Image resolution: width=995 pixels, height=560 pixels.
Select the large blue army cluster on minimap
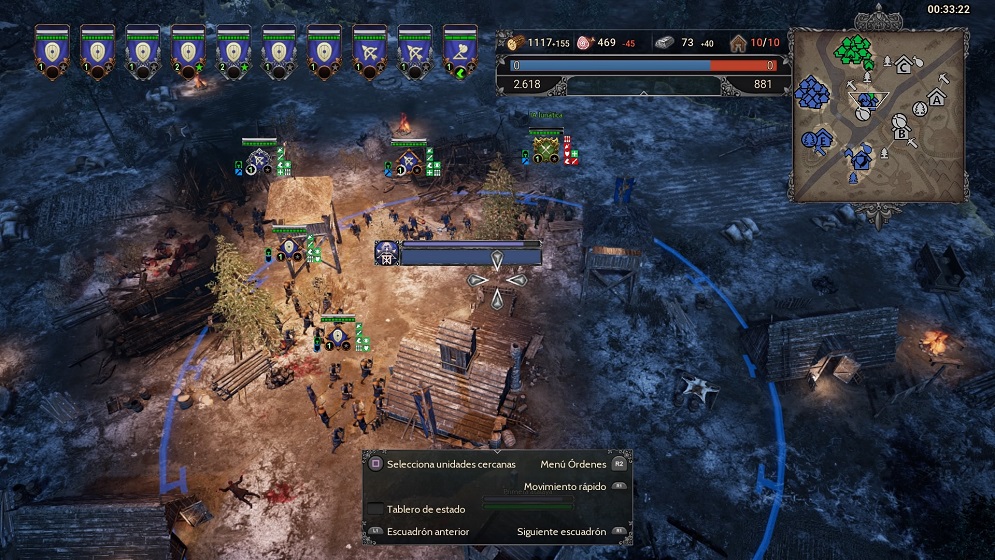pyautogui.click(x=812, y=93)
